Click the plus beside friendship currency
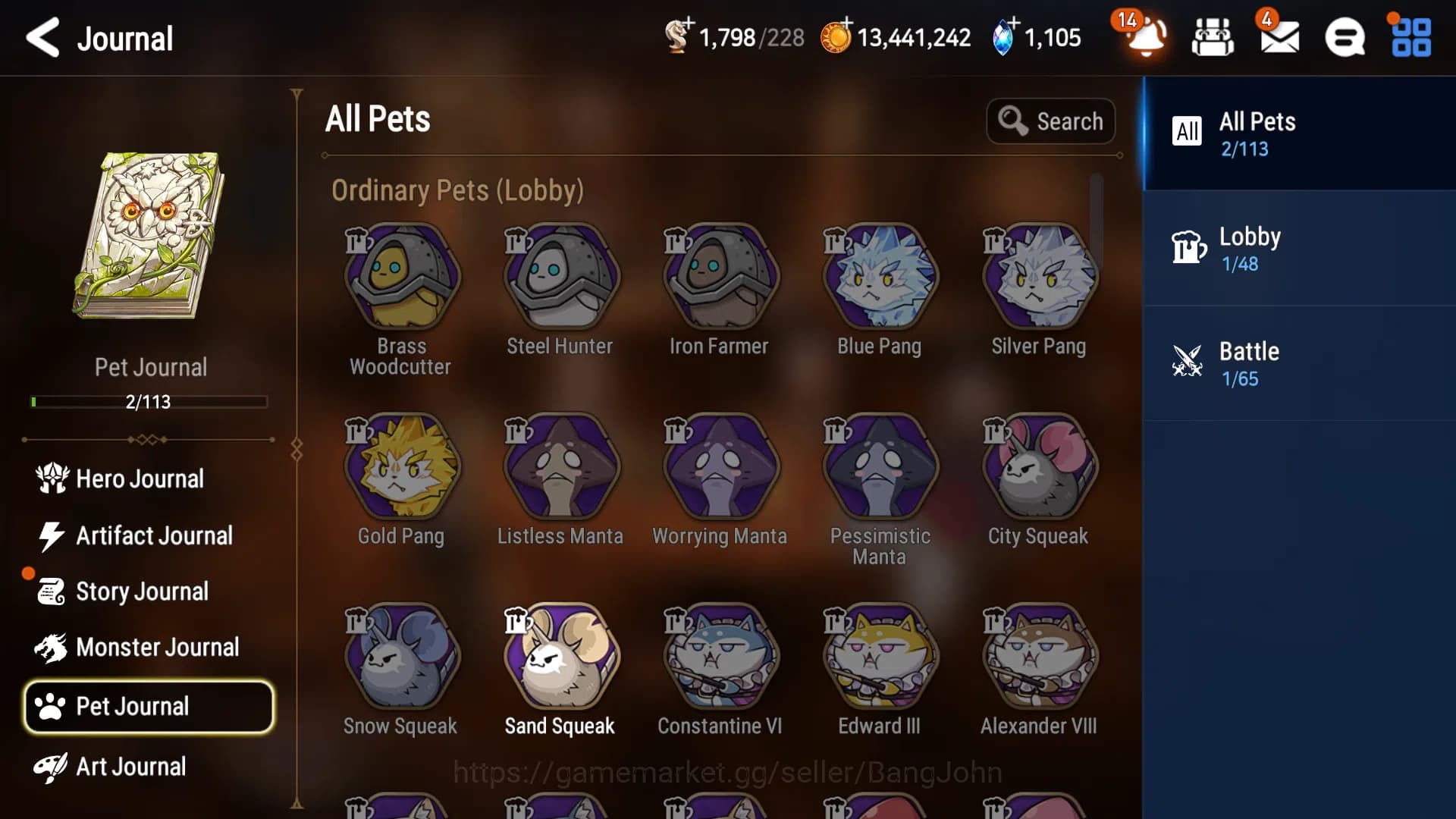Image resolution: width=1456 pixels, height=819 pixels. tap(689, 24)
